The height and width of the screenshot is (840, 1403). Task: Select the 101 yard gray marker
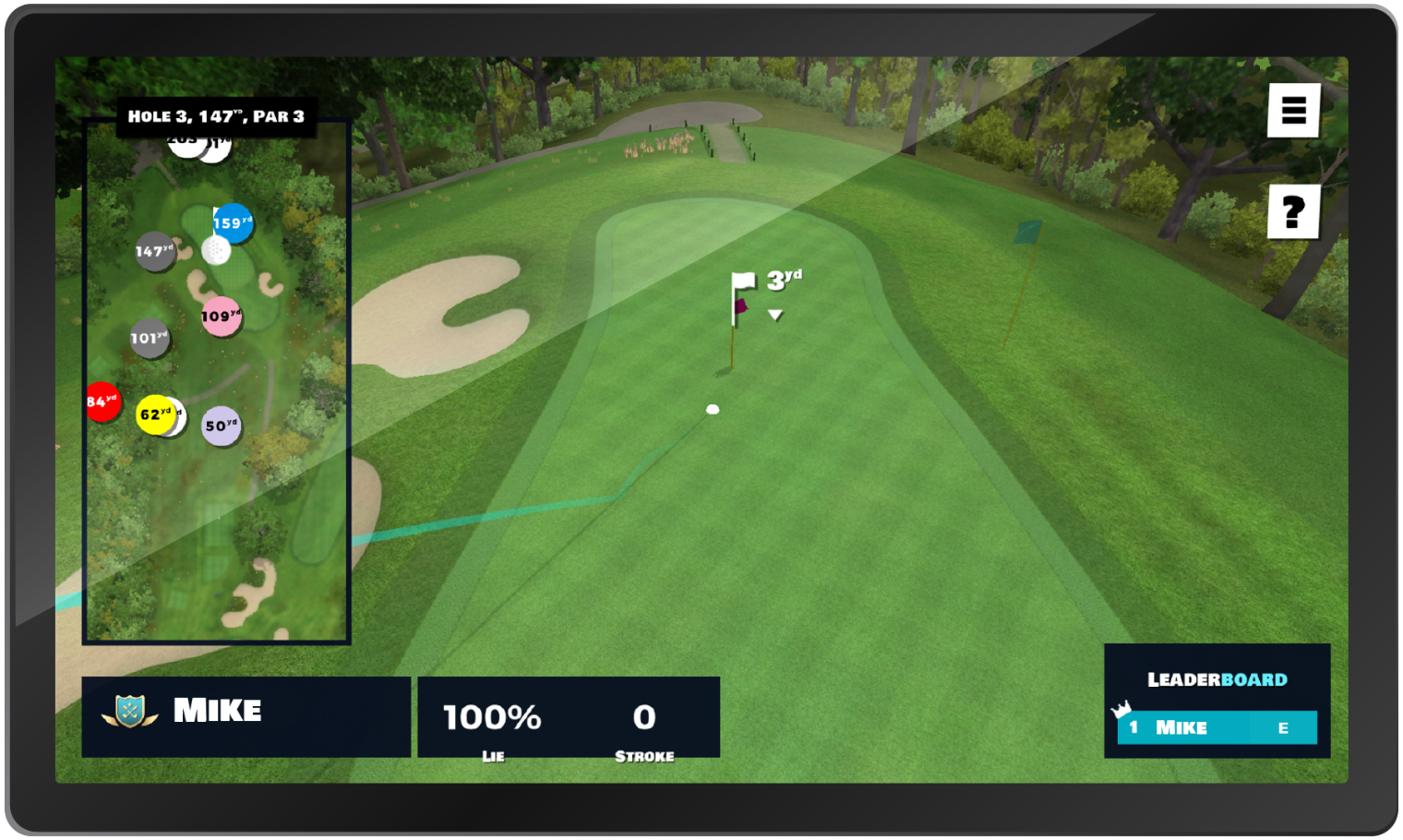(149, 340)
